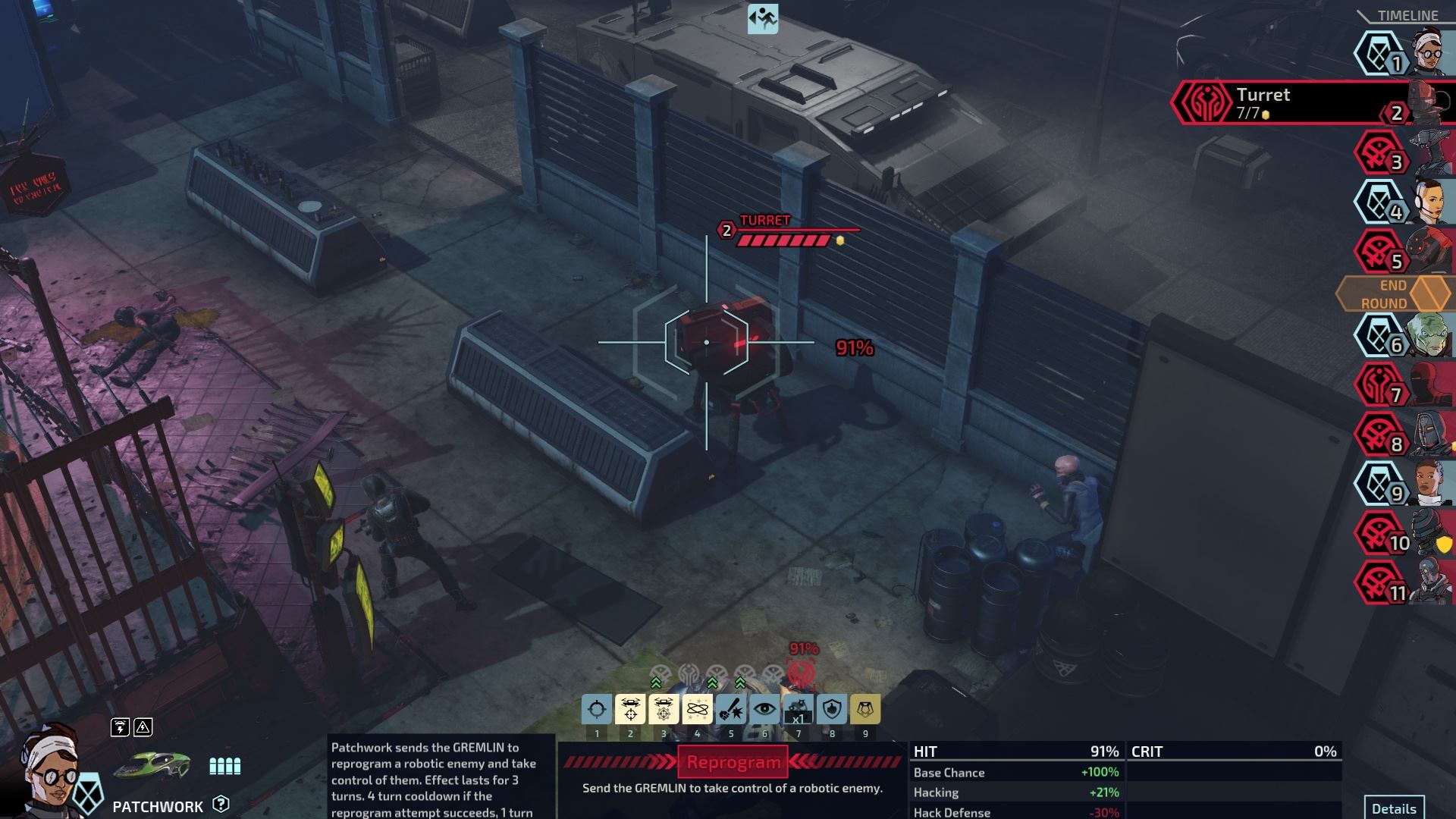Select the Hunker Down shield ability
The image size is (1456, 819).
coord(832,709)
